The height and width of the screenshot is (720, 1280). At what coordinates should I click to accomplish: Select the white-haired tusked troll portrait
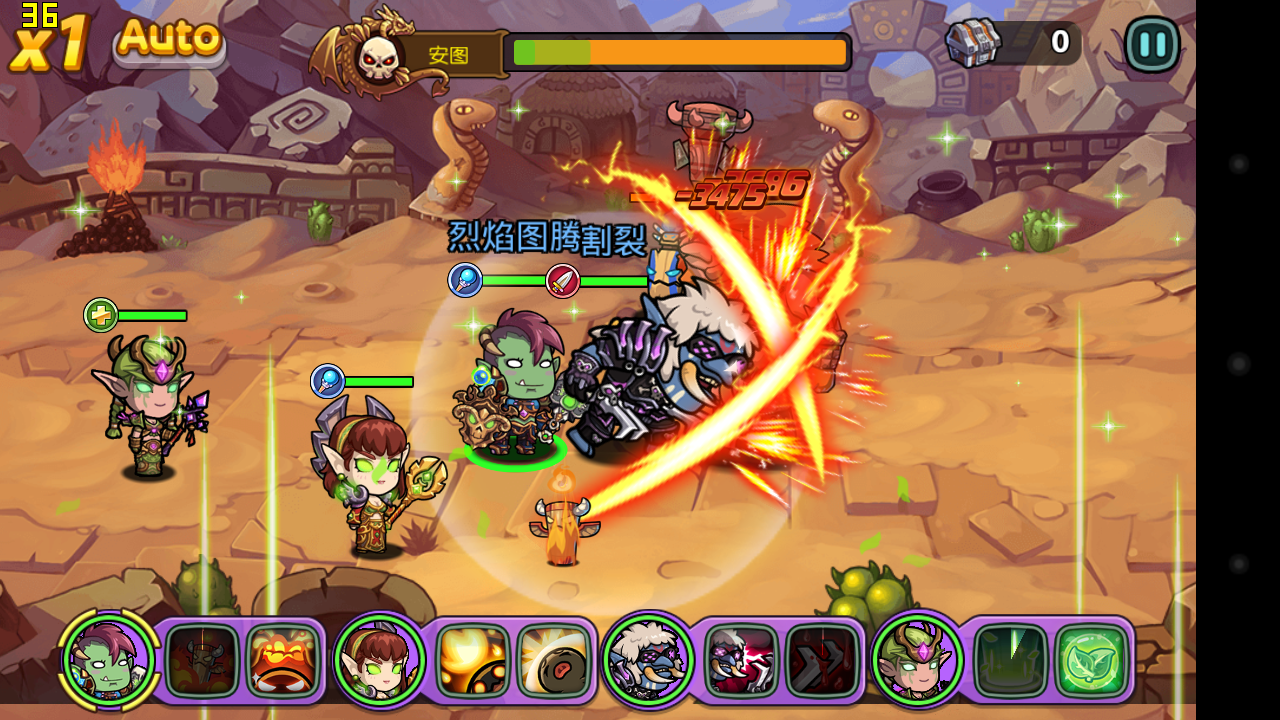pos(648,660)
